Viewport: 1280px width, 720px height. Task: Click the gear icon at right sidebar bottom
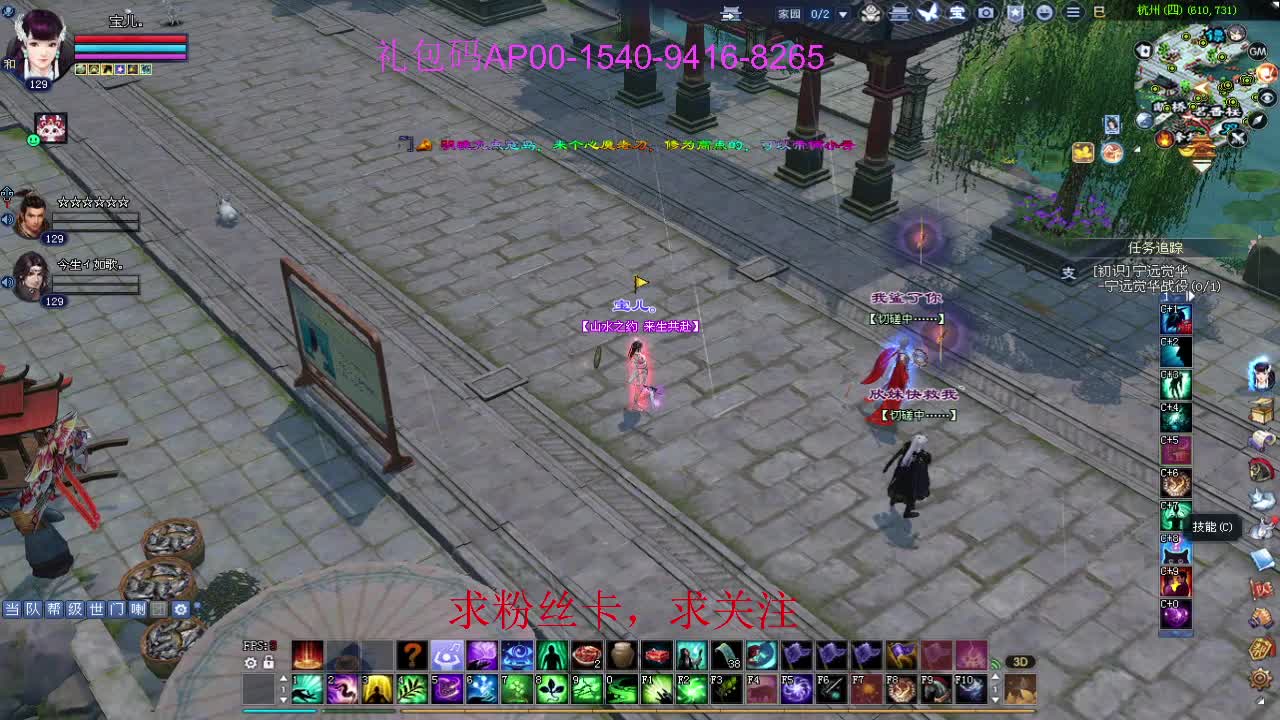pos(1260,679)
